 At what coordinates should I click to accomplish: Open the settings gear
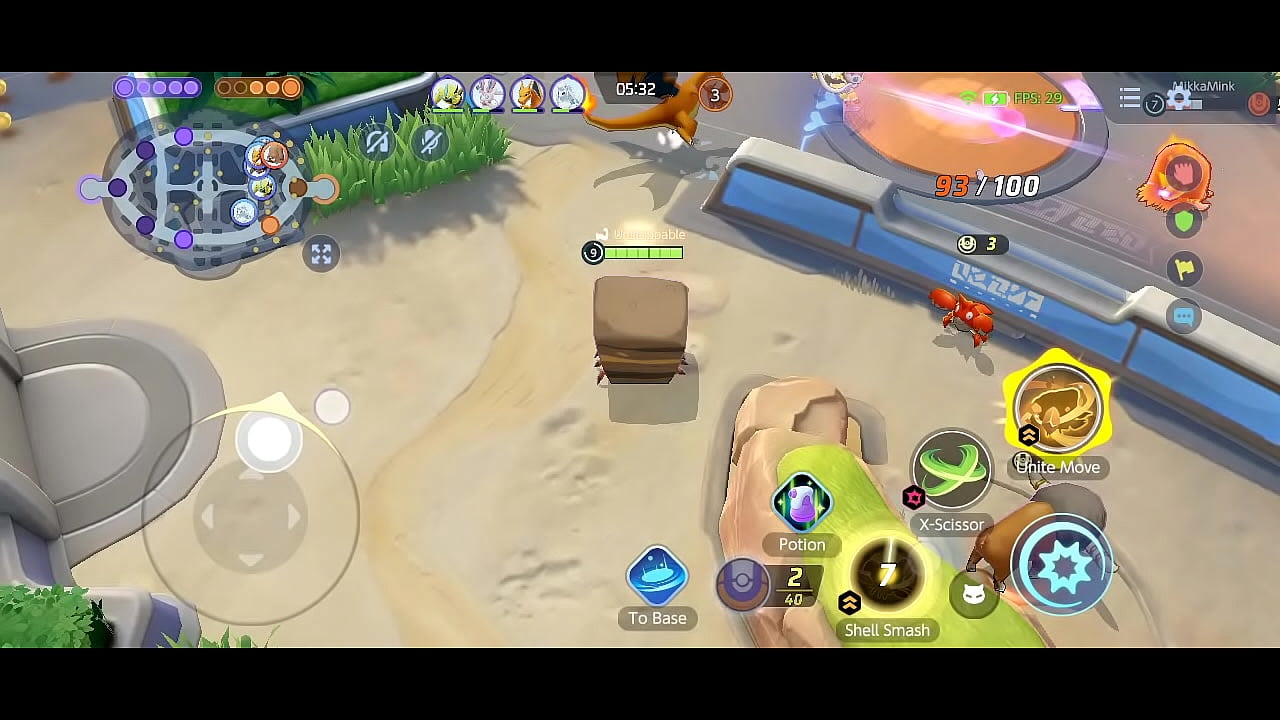pos(1179,98)
